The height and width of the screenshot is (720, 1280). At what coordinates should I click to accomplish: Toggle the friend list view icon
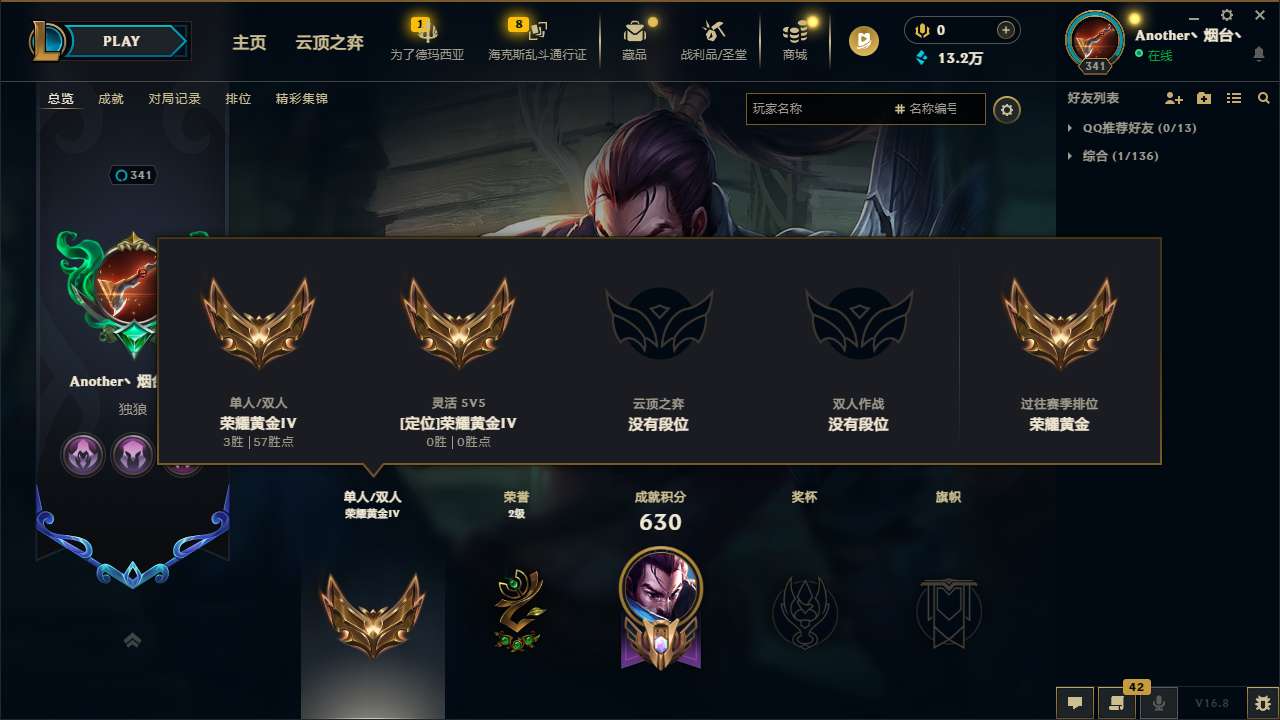coord(1234,98)
